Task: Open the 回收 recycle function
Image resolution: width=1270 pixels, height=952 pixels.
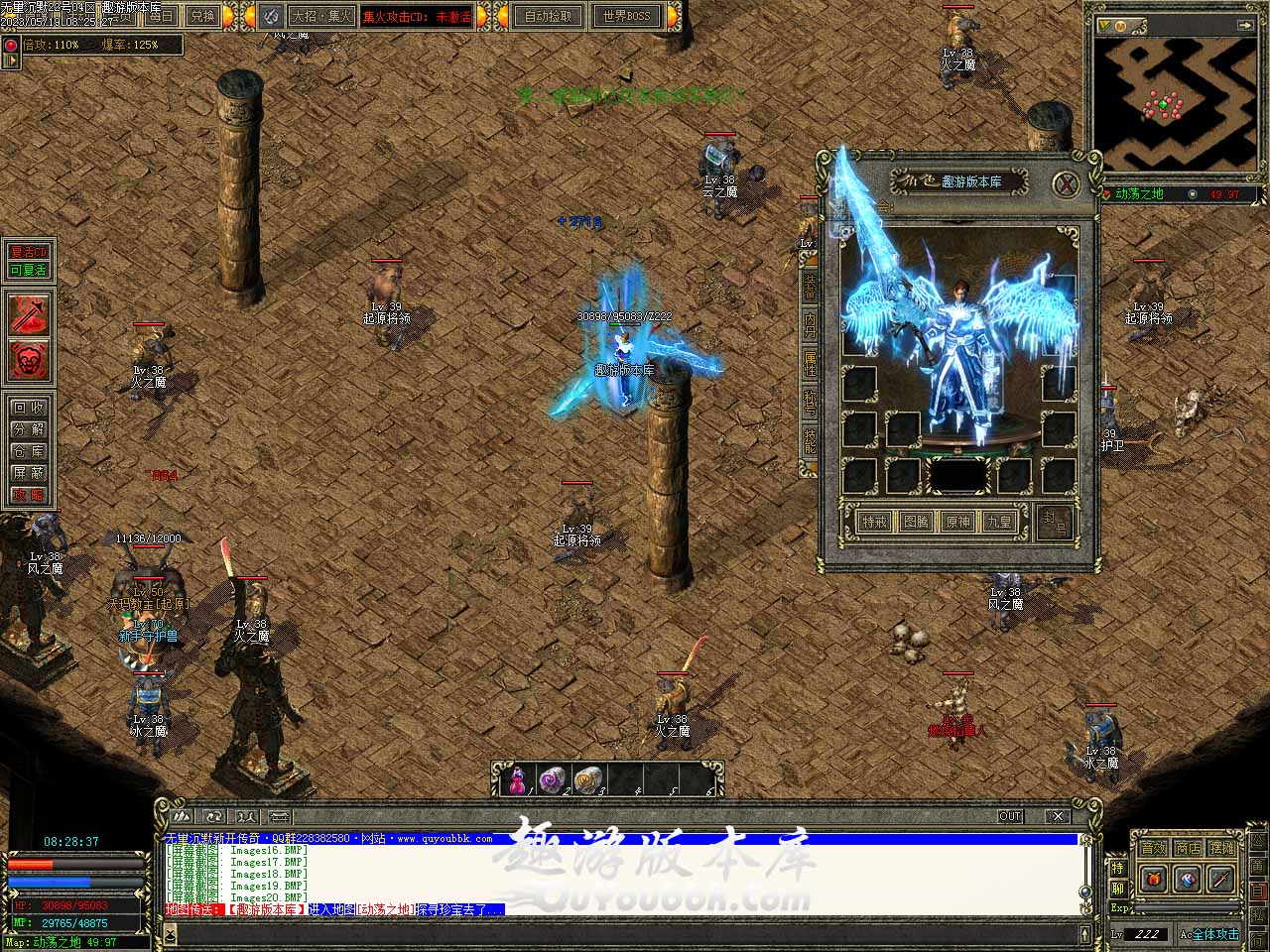Action: pos(29,408)
